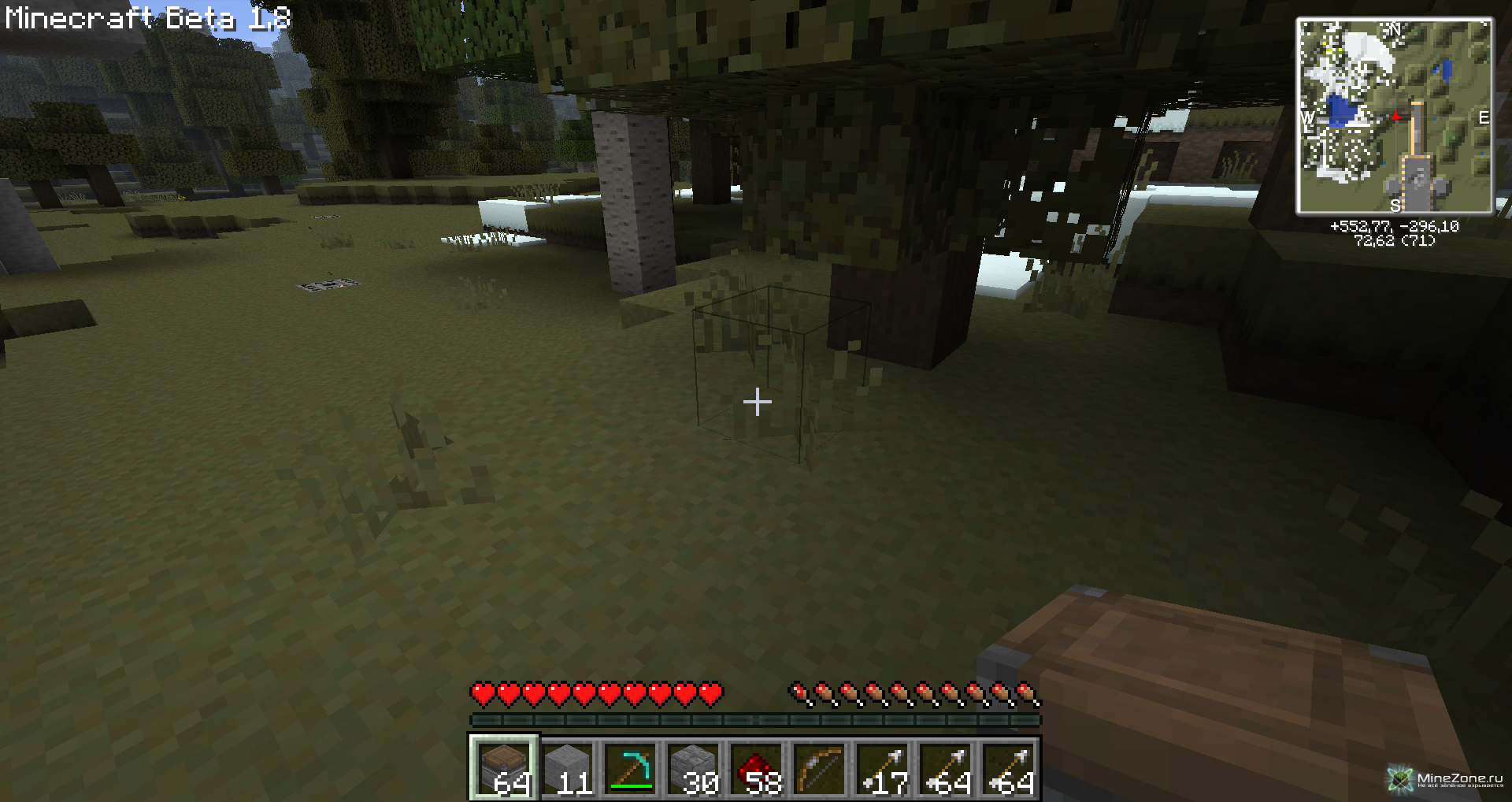The height and width of the screenshot is (802, 1512).
Task: Select the stack of 17 arrows
Action: tap(883, 768)
